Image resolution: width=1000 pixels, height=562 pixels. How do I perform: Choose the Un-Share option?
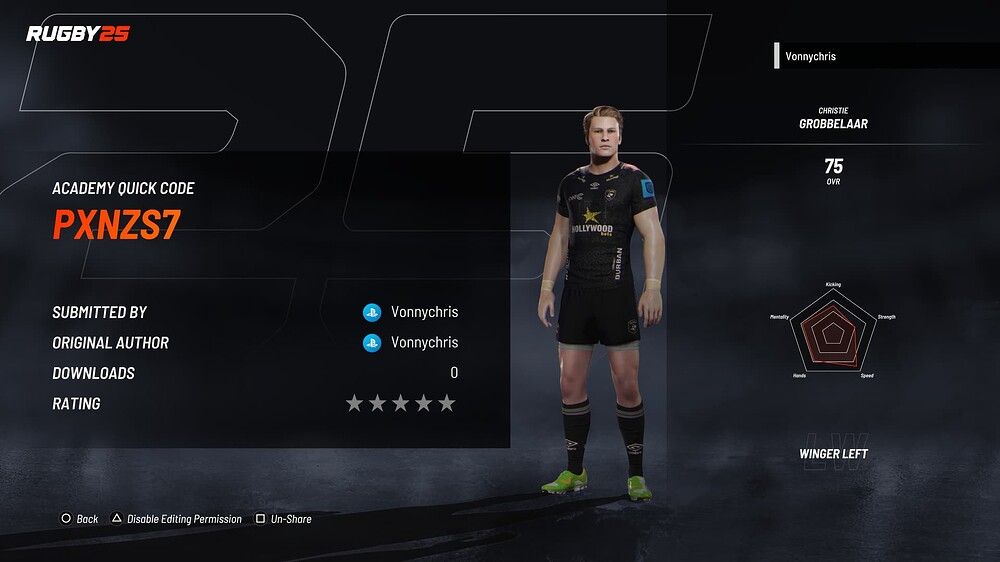(x=284, y=519)
